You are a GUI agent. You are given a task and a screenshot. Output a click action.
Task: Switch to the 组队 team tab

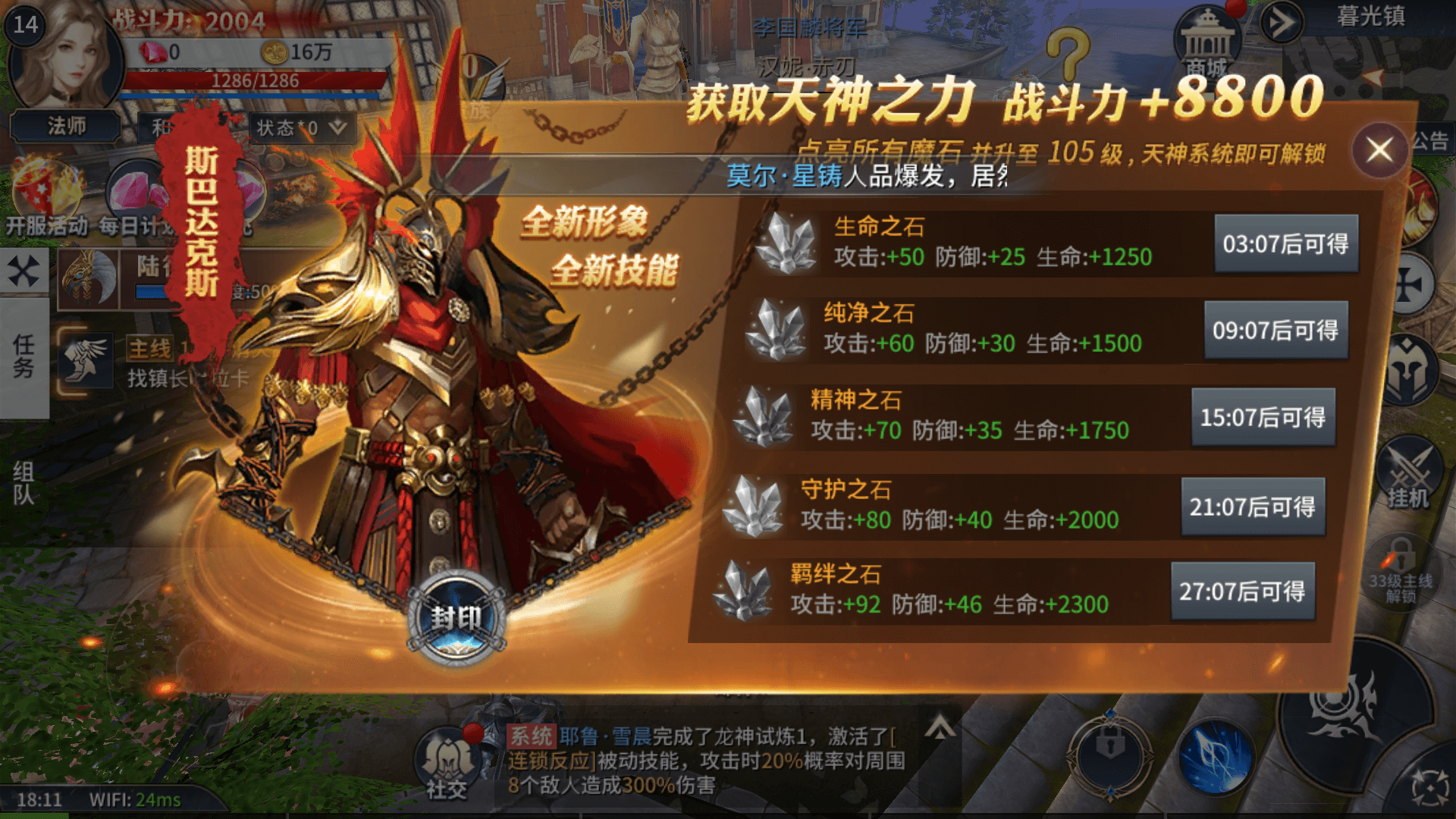pyautogui.click(x=24, y=483)
